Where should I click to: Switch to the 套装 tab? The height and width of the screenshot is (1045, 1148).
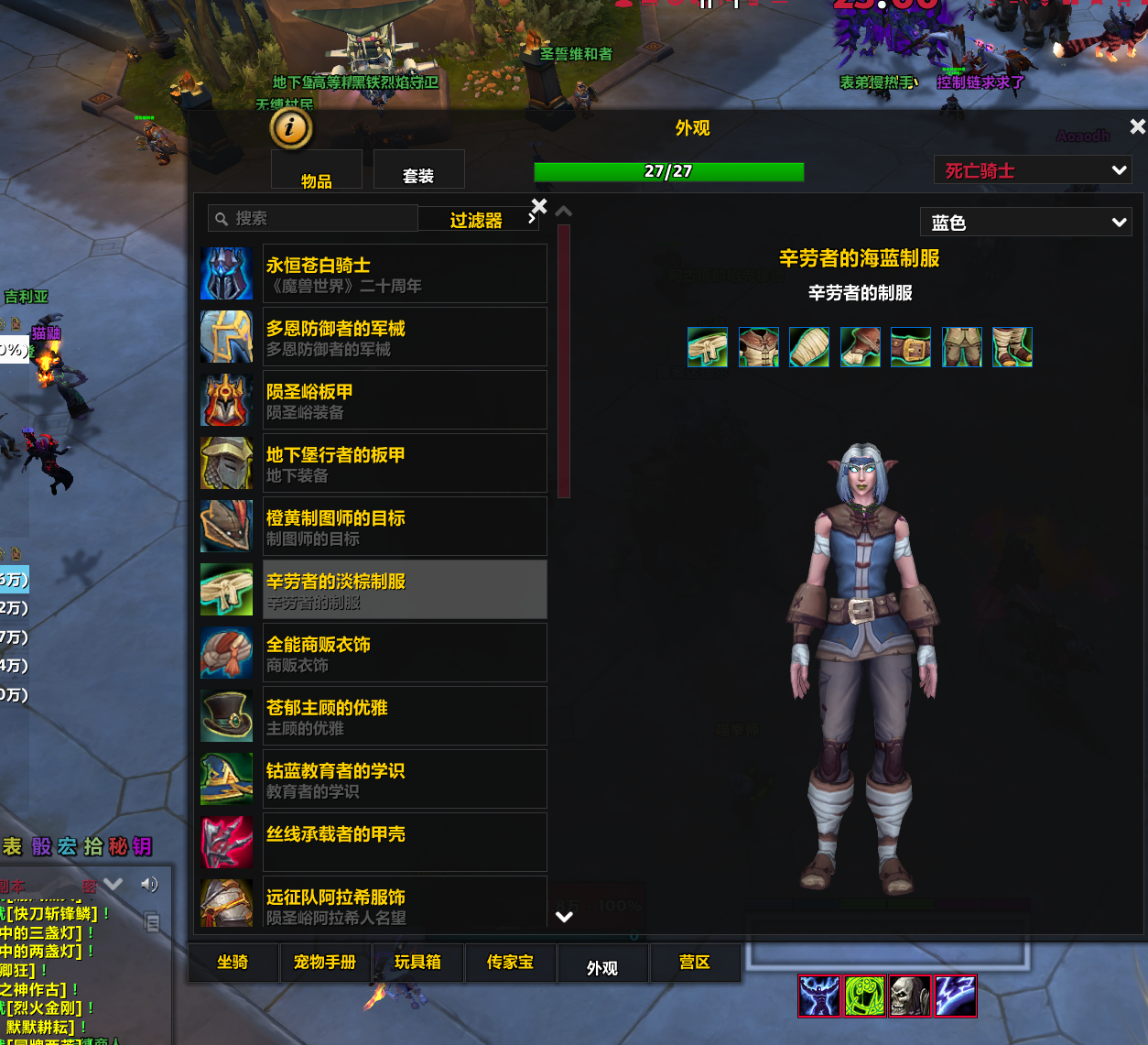click(x=418, y=172)
